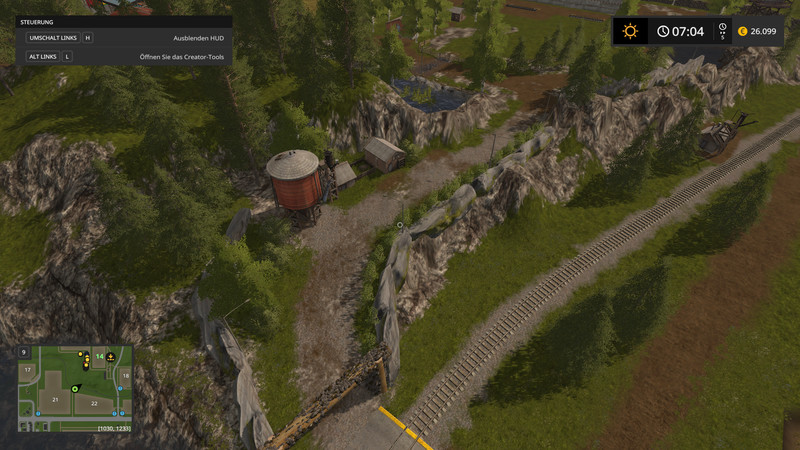Screen dimensions: 800x450
Task: Select the black-and-yellow unloading marker on the minimap
Action: coord(111,356)
